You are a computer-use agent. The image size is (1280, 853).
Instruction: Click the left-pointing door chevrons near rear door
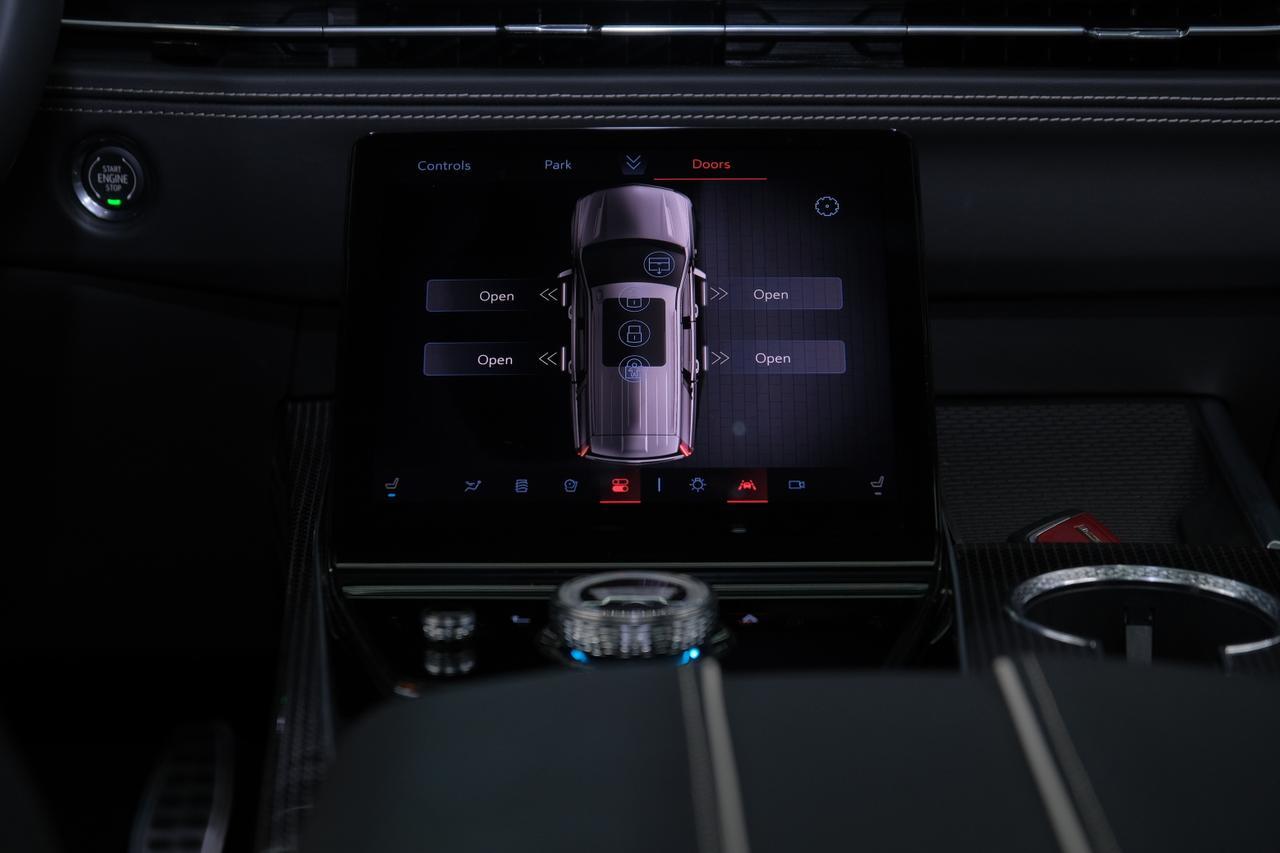tap(548, 359)
